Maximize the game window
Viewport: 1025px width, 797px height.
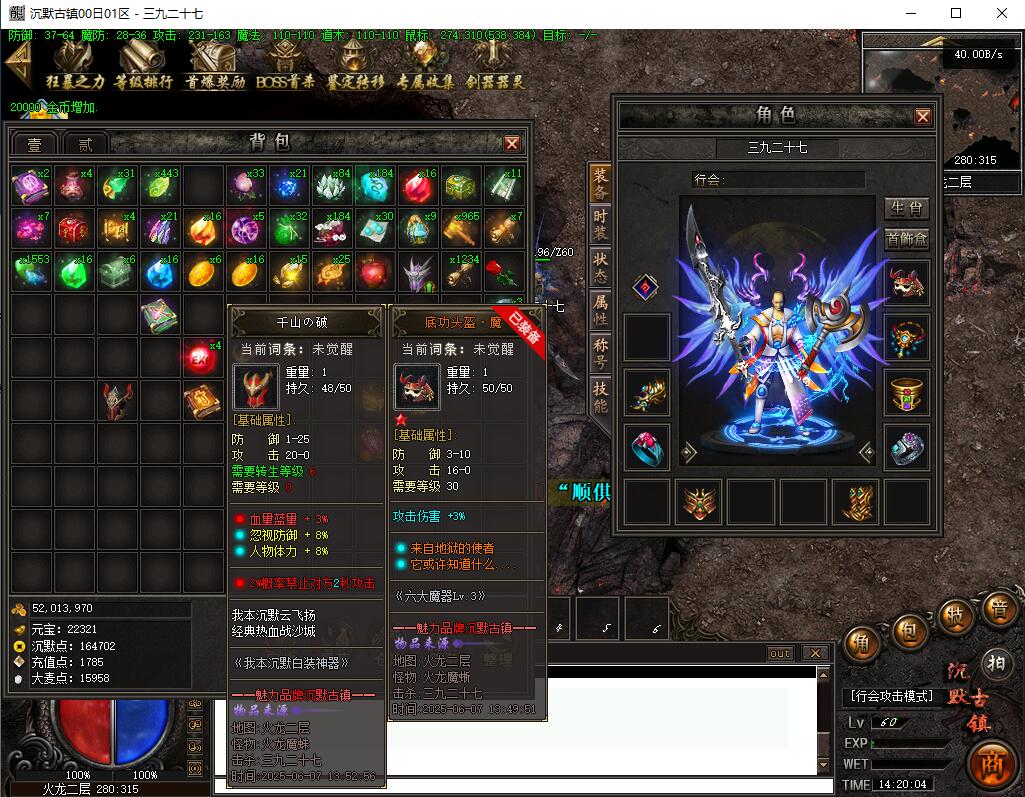tap(955, 13)
